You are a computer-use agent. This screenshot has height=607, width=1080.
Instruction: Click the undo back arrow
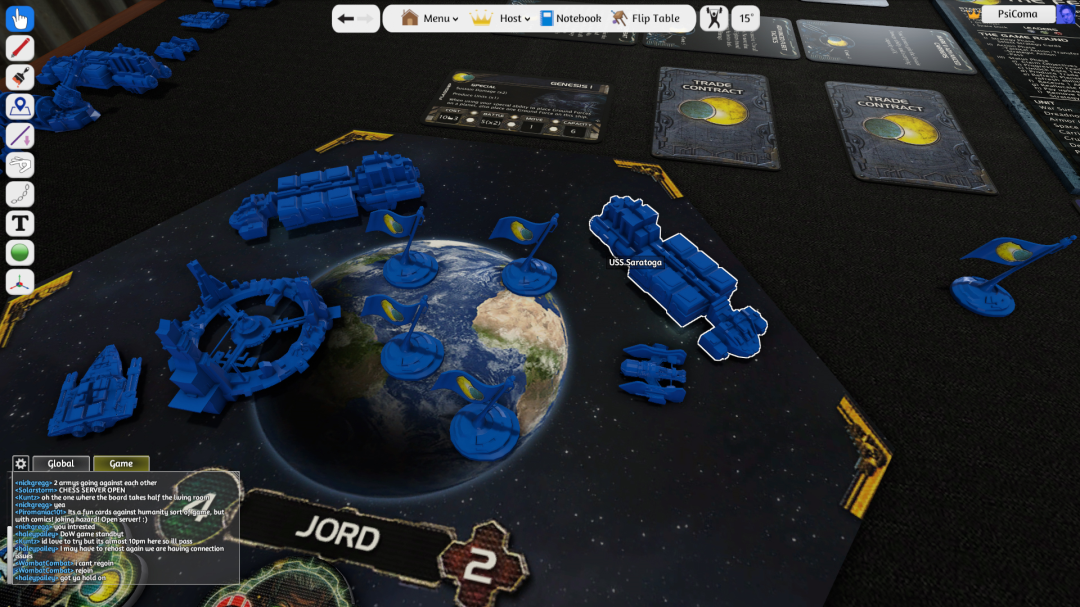[x=346, y=18]
